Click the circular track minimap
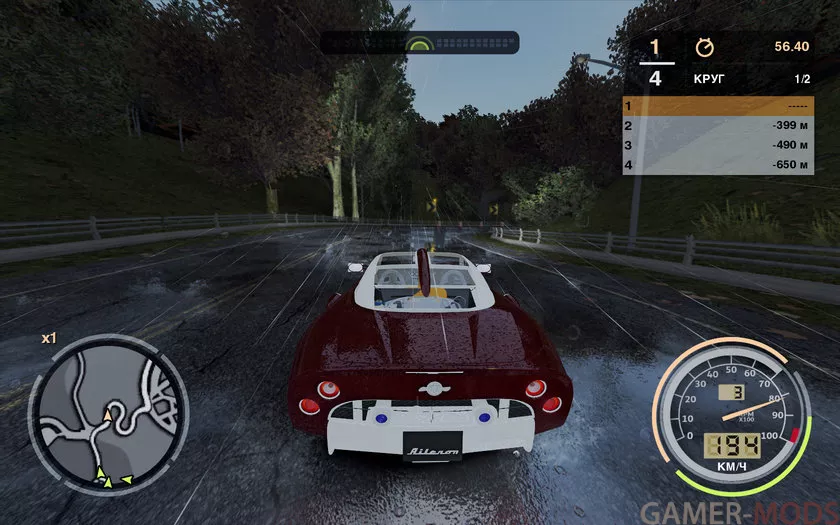The height and width of the screenshot is (525, 840). (108, 415)
